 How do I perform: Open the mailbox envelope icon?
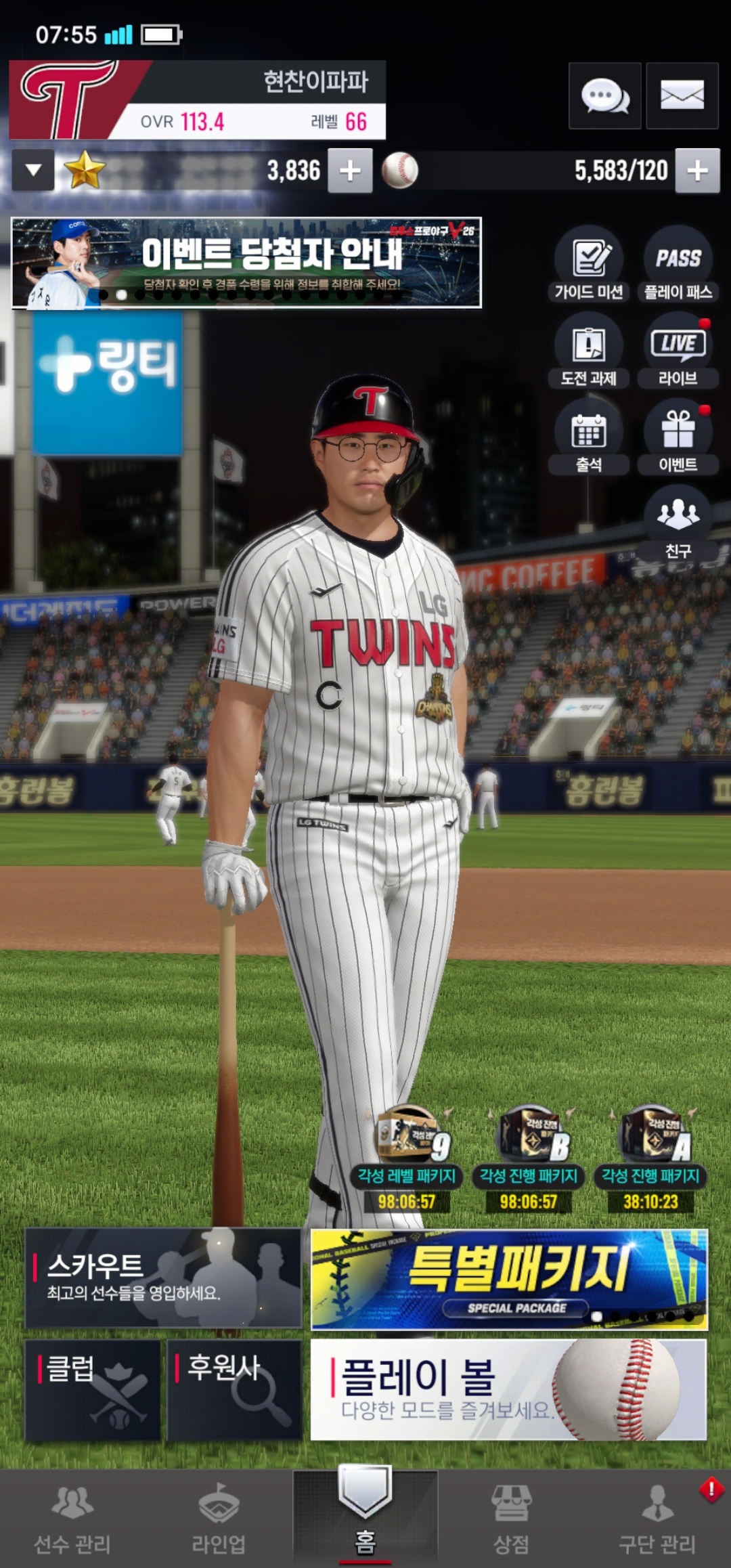(x=682, y=95)
